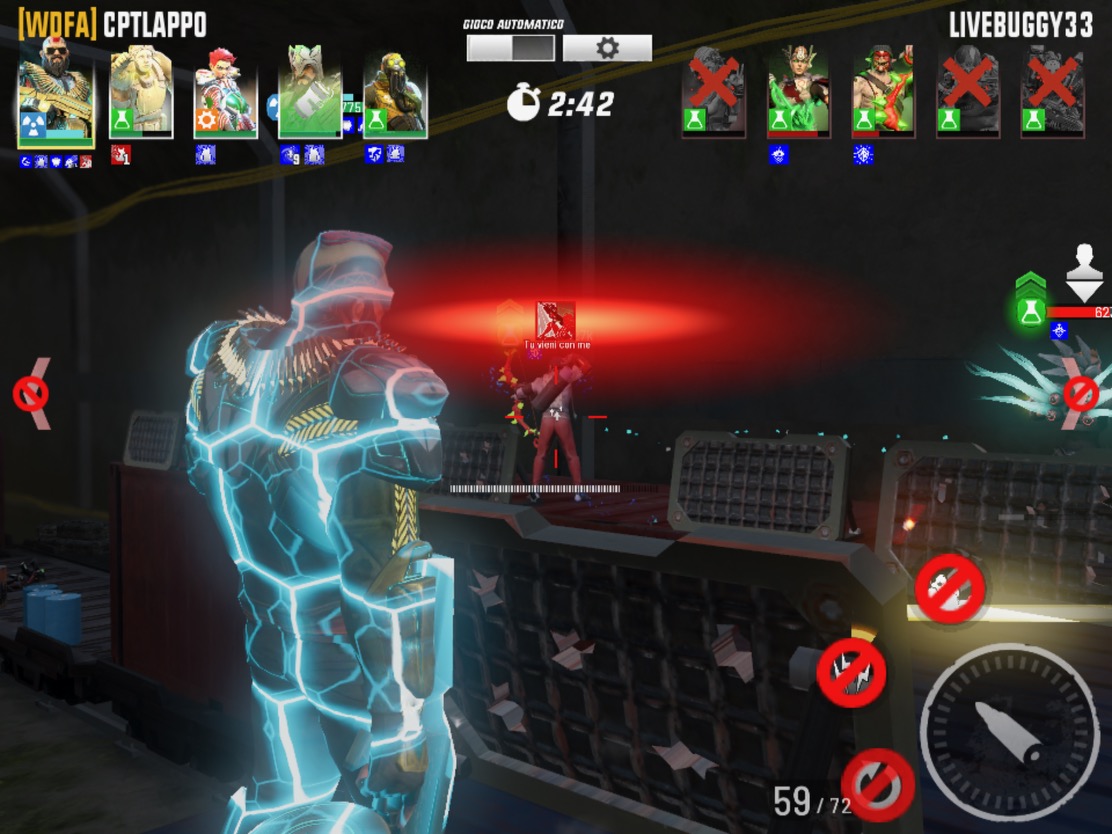This screenshot has height=834, width=1112.
Task: Choose the red-haired hero with orange gear icon
Action: pos(225,91)
